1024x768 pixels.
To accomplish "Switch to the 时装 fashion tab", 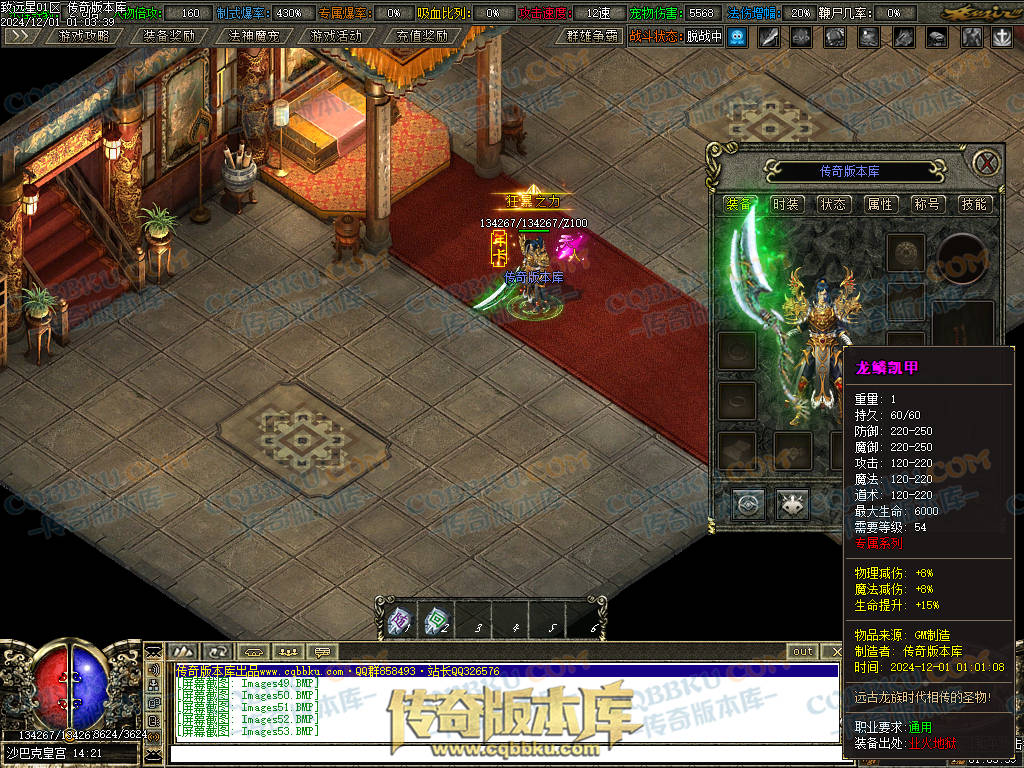I will pos(786,204).
